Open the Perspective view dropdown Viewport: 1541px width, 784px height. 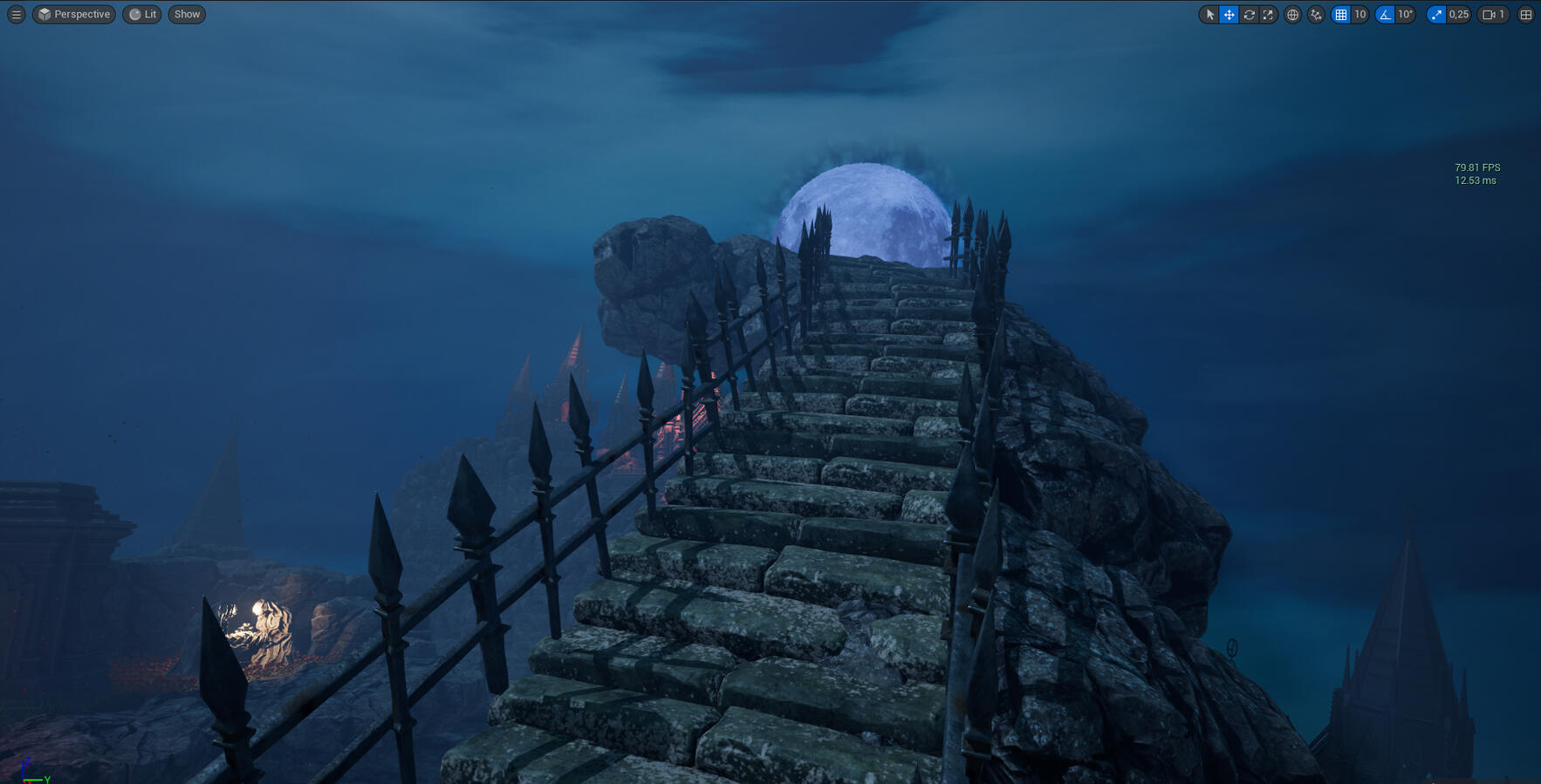[x=74, y=14]
